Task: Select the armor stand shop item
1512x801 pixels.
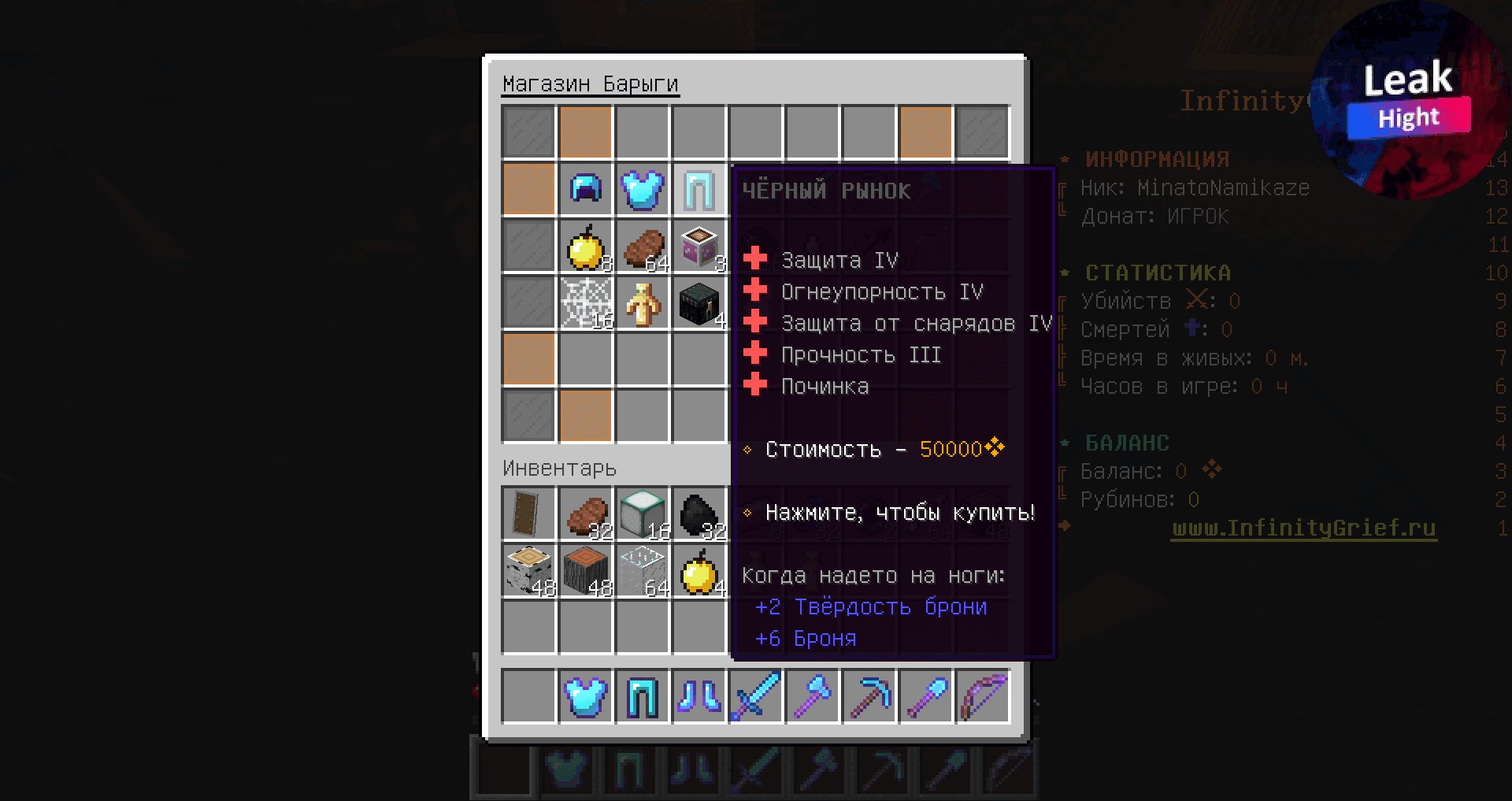Action: [643, 302]
